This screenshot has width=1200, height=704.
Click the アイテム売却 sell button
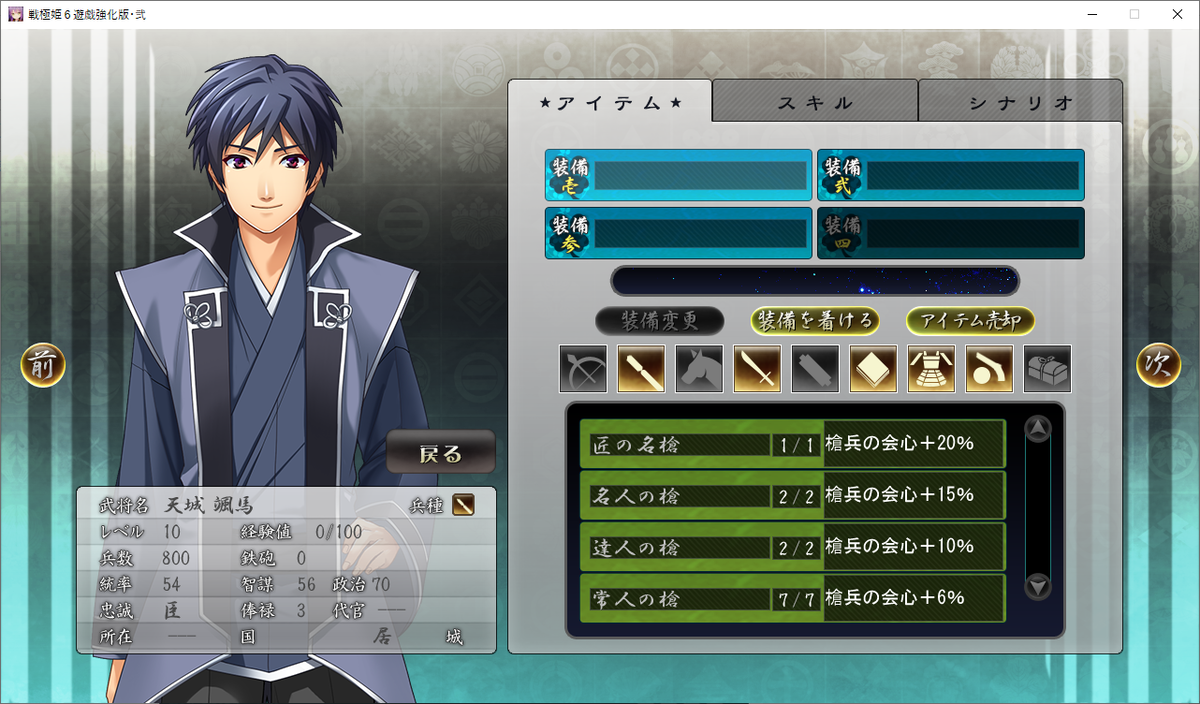970,321
